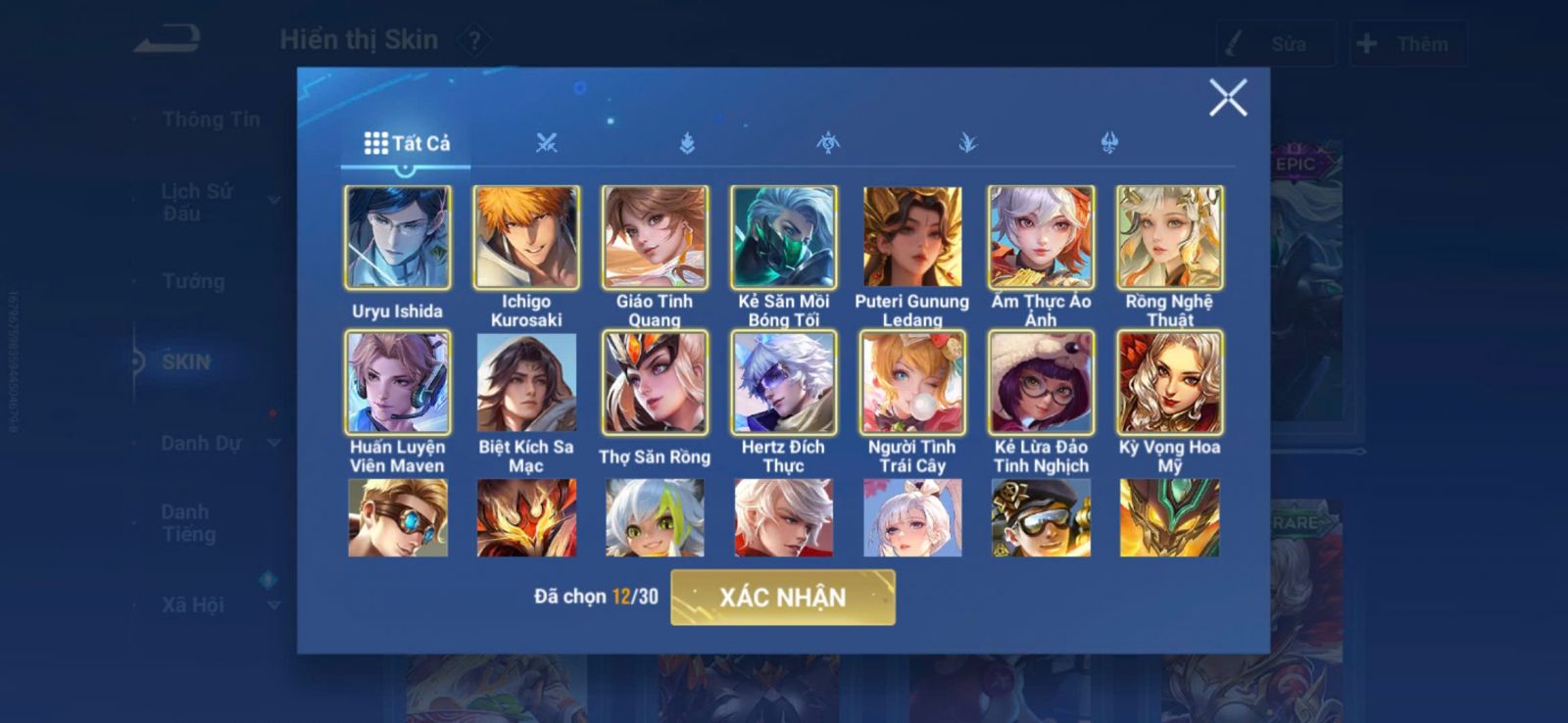
Task: Choose the Puteri Gunung Ledang skin
Action: click(912, 238)
